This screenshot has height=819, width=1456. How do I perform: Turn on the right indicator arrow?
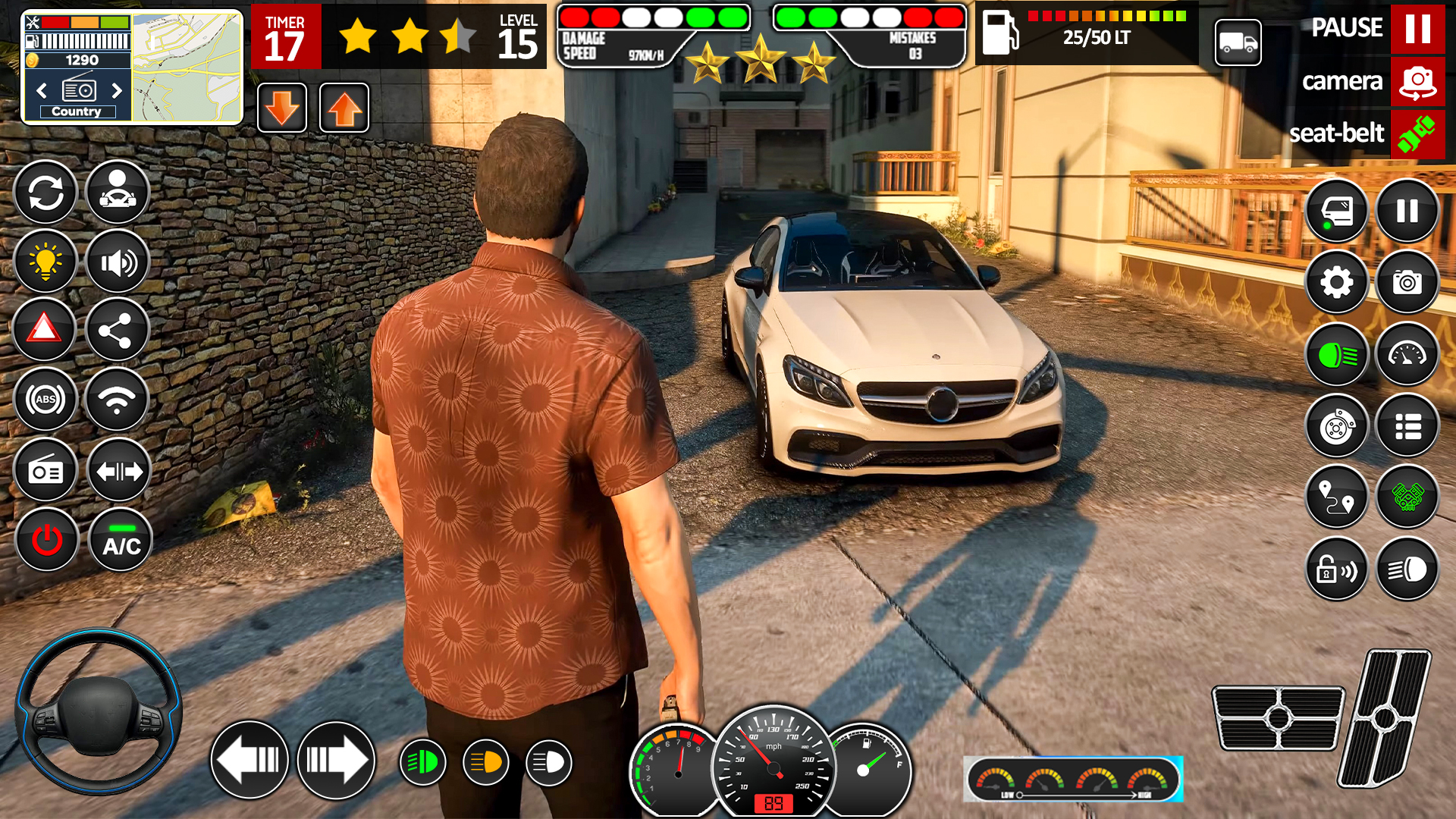(336, 760)
